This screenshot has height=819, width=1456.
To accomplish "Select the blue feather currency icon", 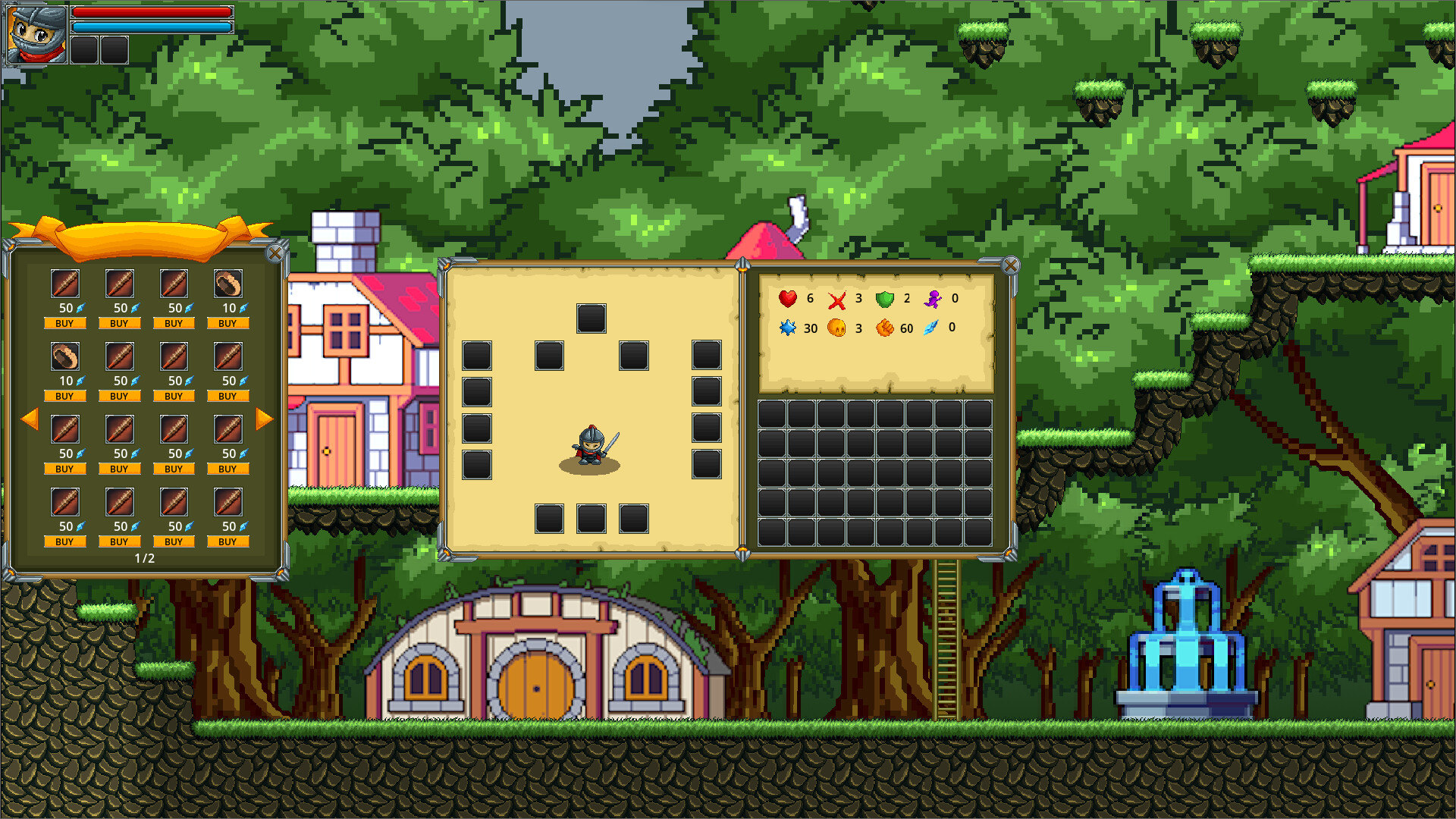I will click(x=930, y=328).
